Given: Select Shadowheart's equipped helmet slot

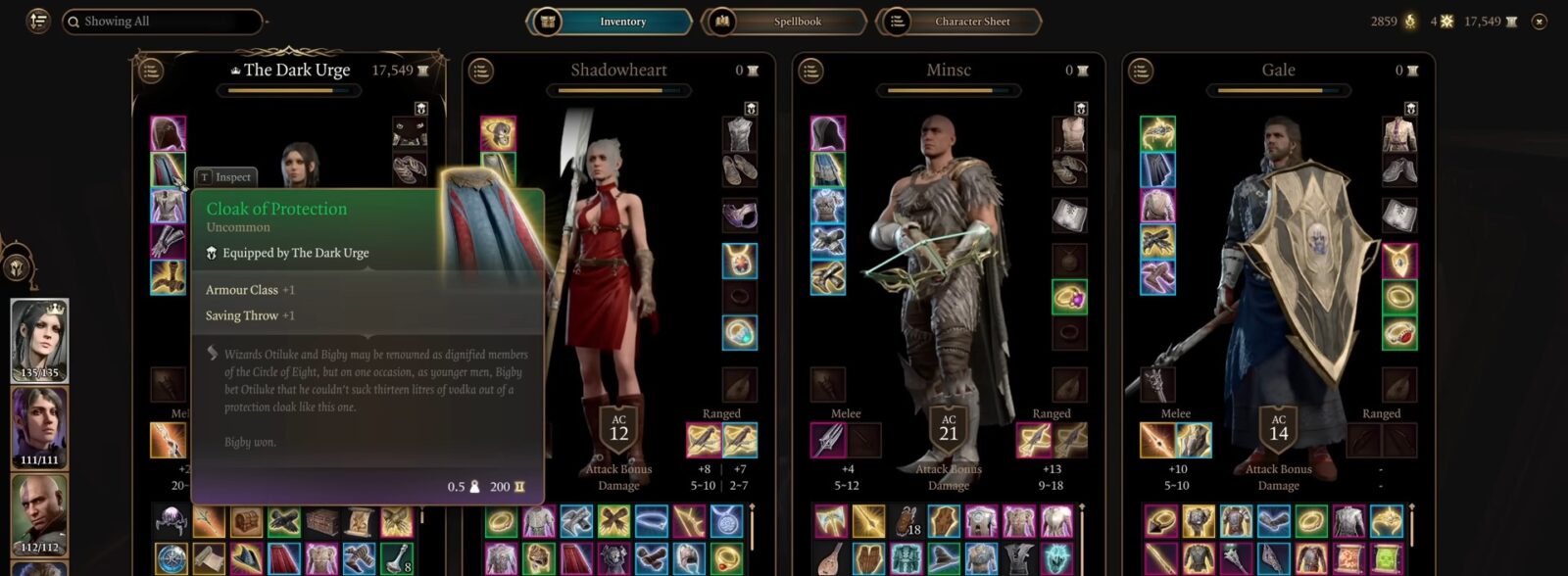Looking at the screenshot, I should coord(498,134).
